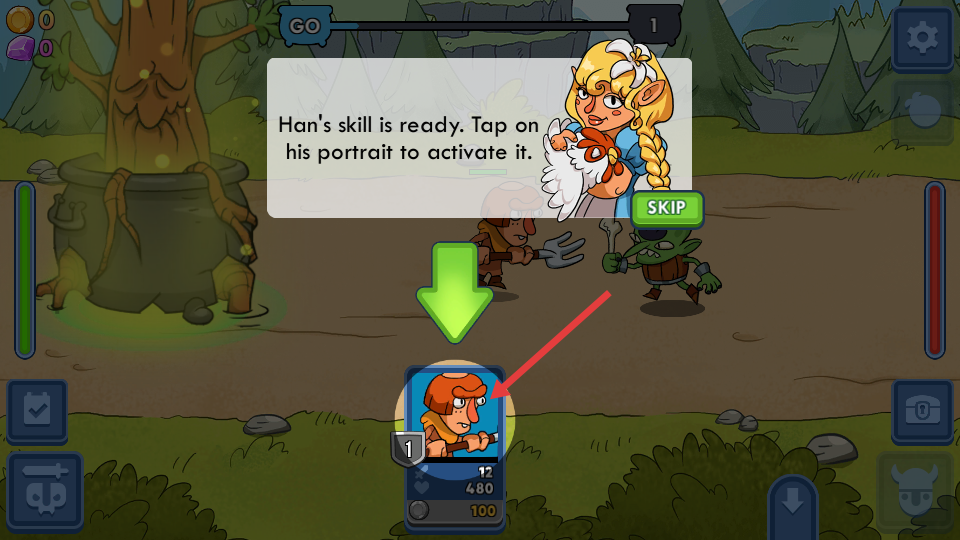The width and height of the screenshot is (960, 540).
Task: Open the gear settings menu
Action: [922, 39]
